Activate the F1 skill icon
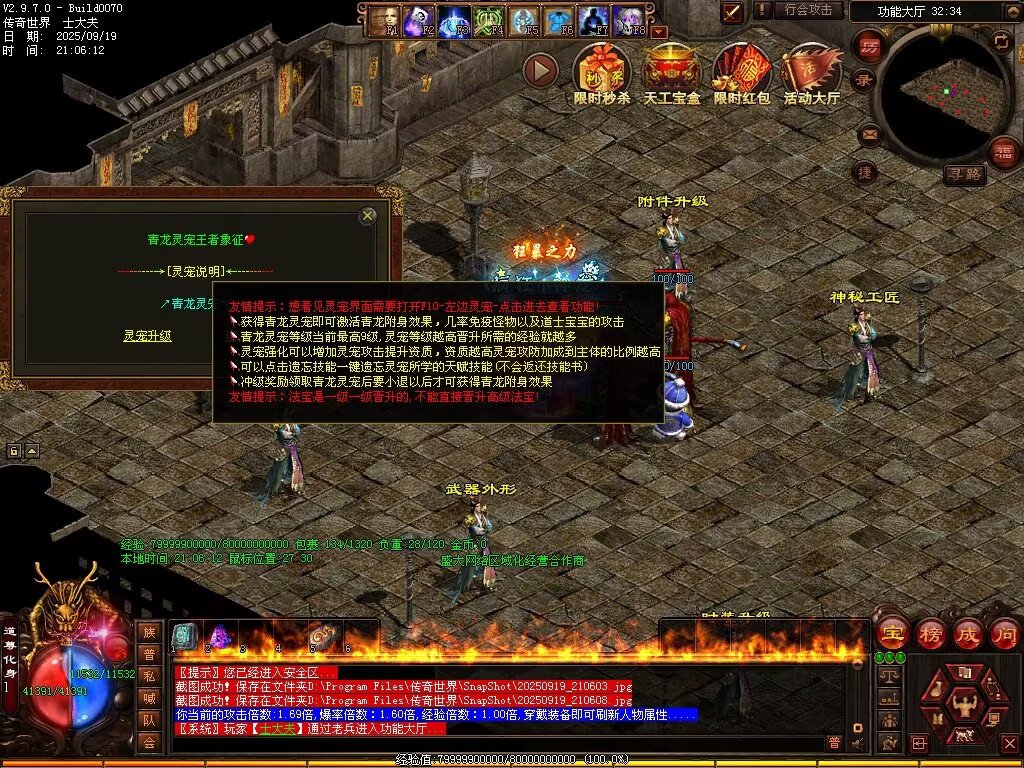The image size is (1024, 768). [385, 20]
